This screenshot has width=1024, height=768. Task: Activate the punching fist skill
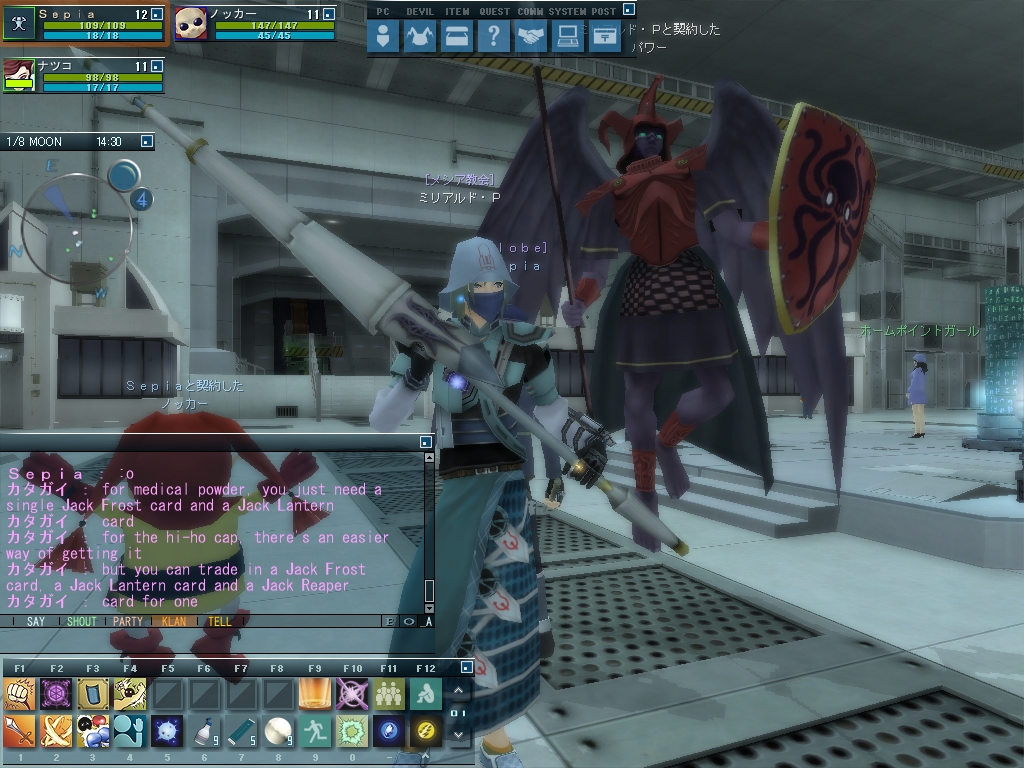tap(19, 694)
